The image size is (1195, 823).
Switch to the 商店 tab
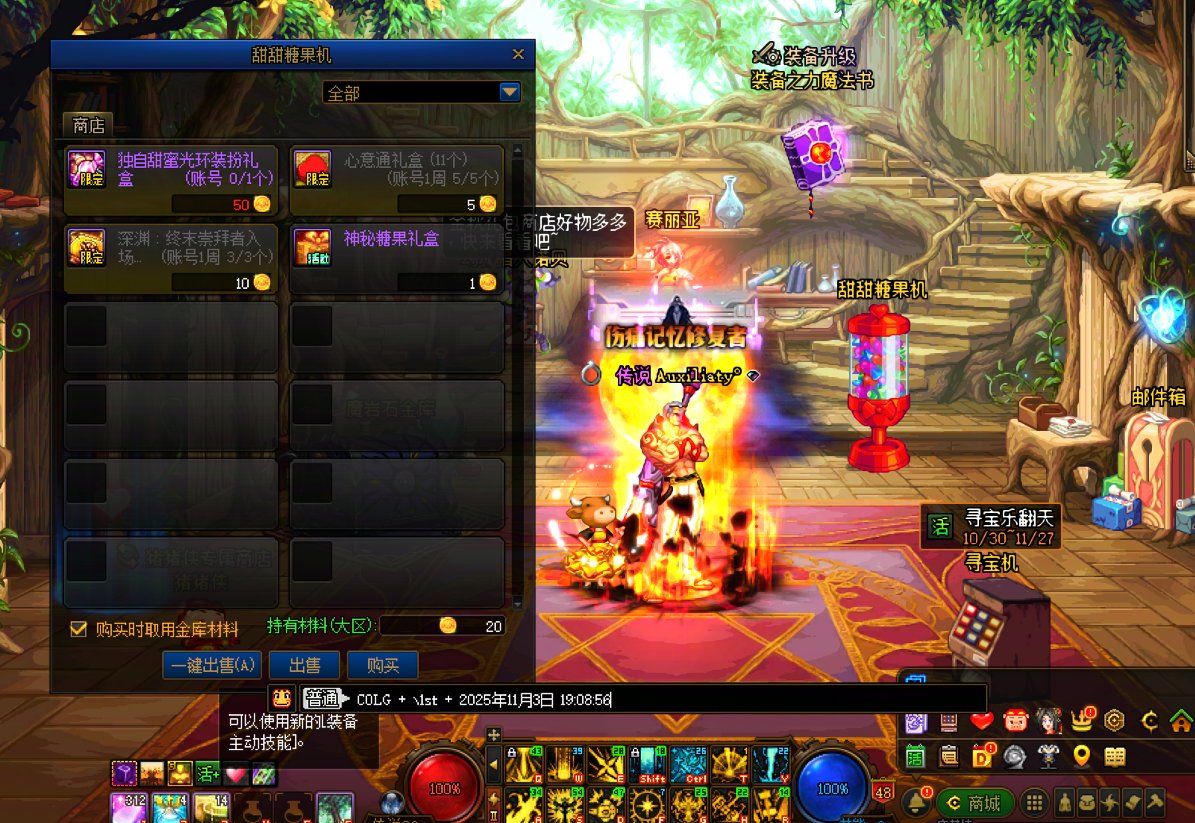click(x=88, y=125)
